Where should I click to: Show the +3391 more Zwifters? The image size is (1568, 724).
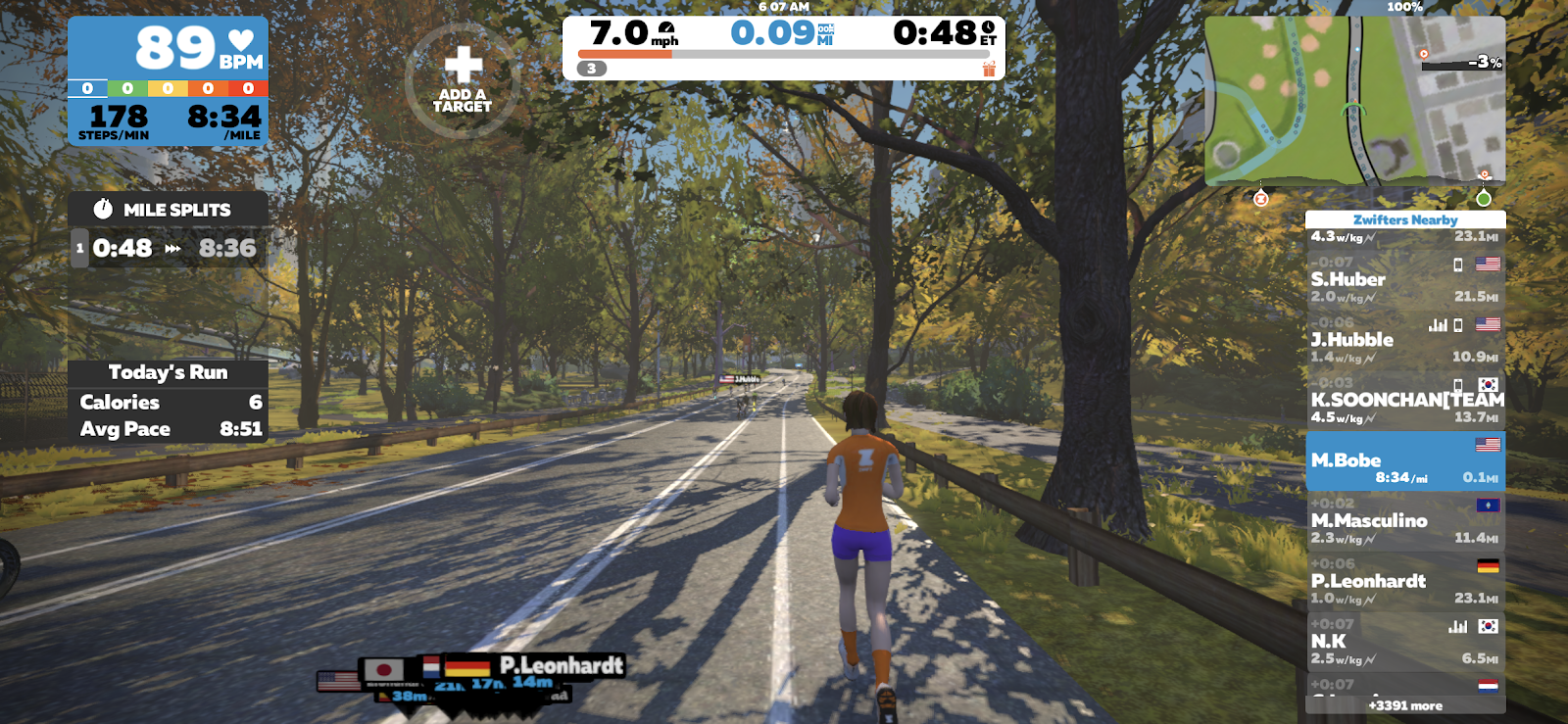(1404, 705)
